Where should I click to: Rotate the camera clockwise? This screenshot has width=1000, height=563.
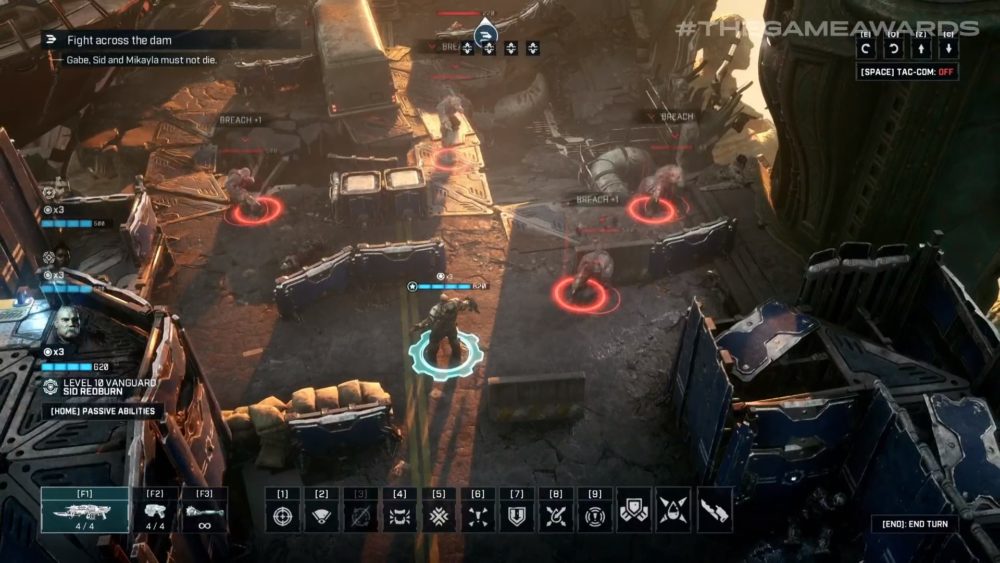(895, 48)
